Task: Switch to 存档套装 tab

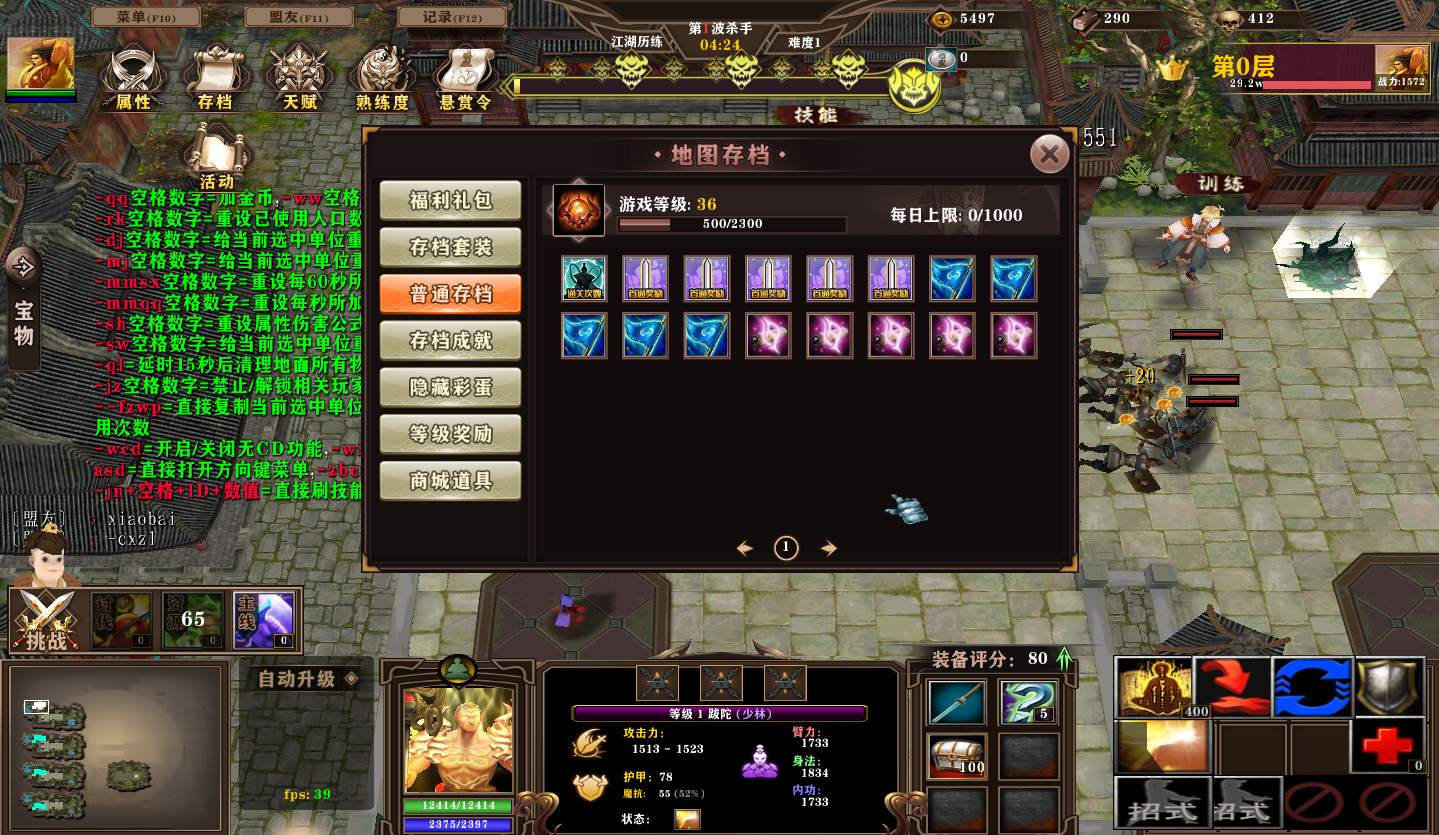Action: pyautogui.click(x=451, y=247)
